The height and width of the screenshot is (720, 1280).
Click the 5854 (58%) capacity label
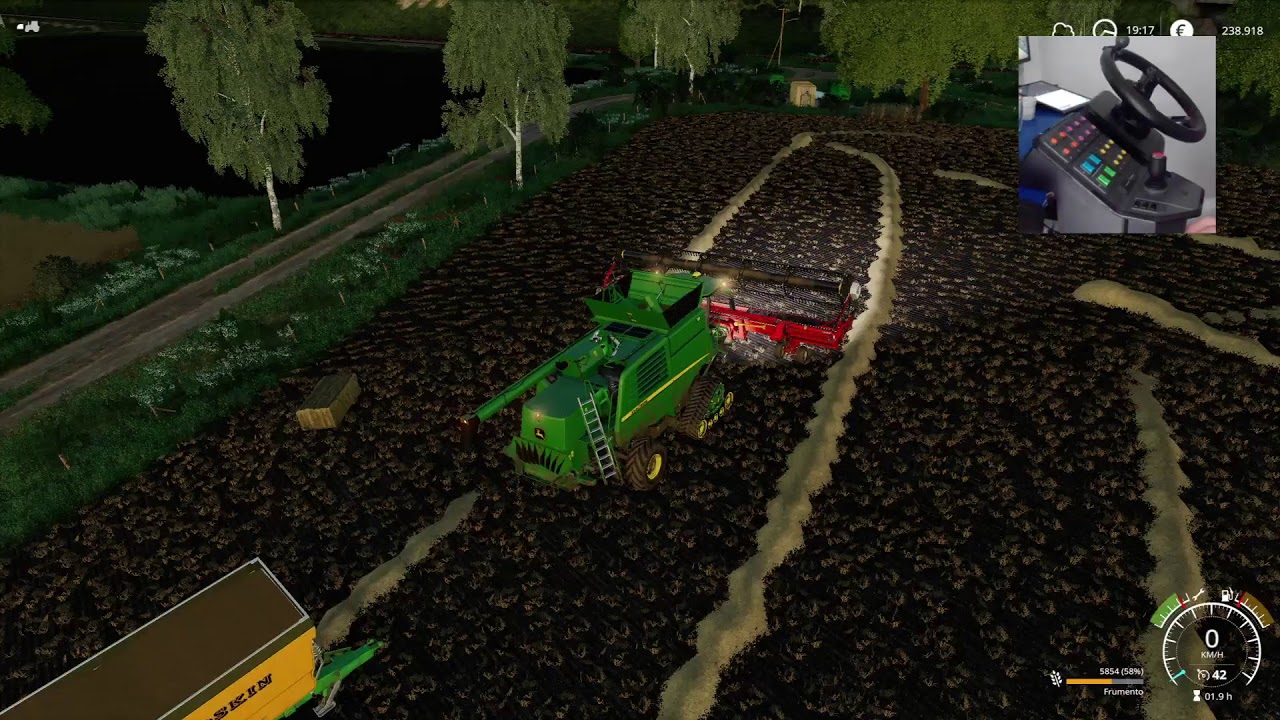coord(1122,670)
